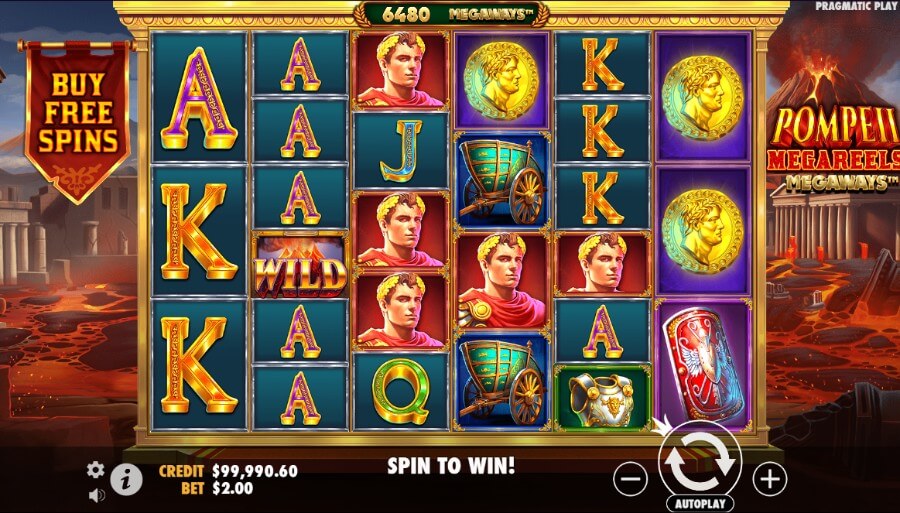Toggle sound with the speaker icon
The width and height of the screenshot is (900, 513).
click(x=96, y=494)
